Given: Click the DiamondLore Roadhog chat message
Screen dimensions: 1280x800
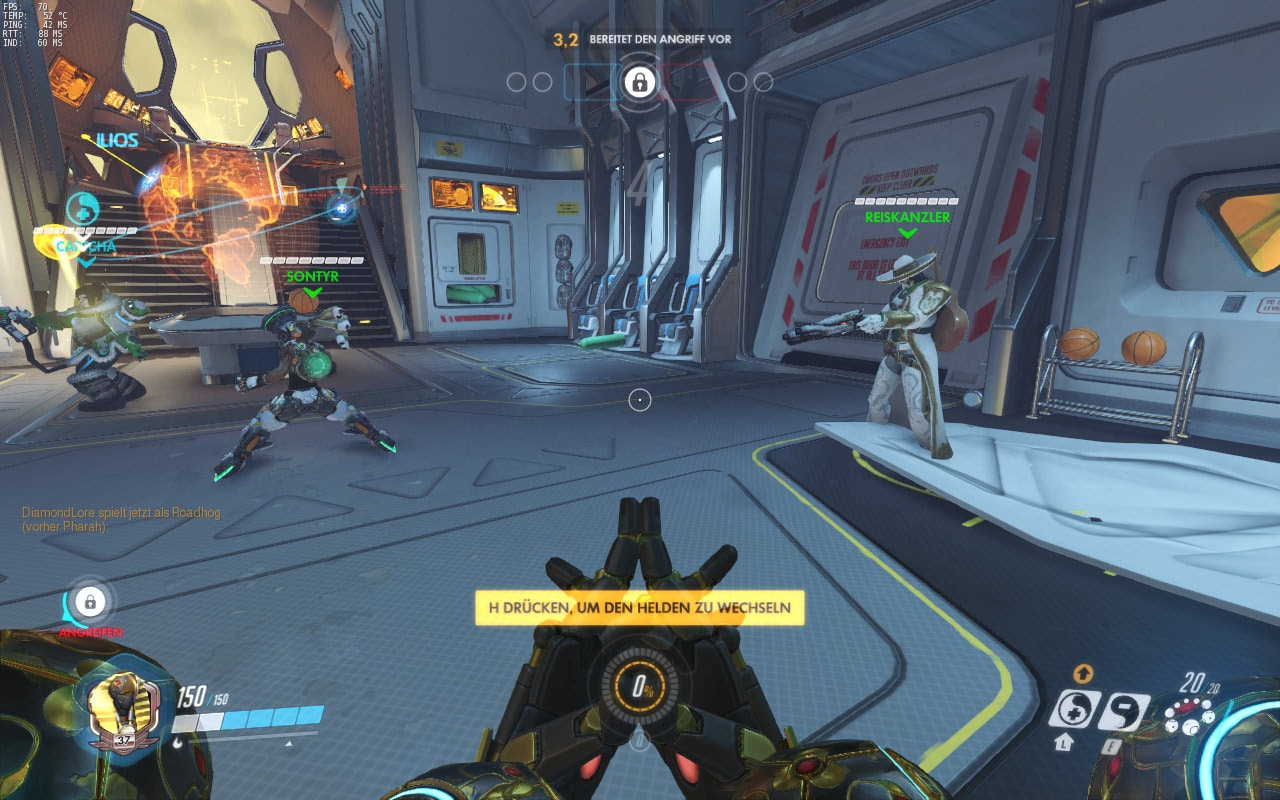Looking at the screenshot, I should pyautogui.click(x=122, y=519).
